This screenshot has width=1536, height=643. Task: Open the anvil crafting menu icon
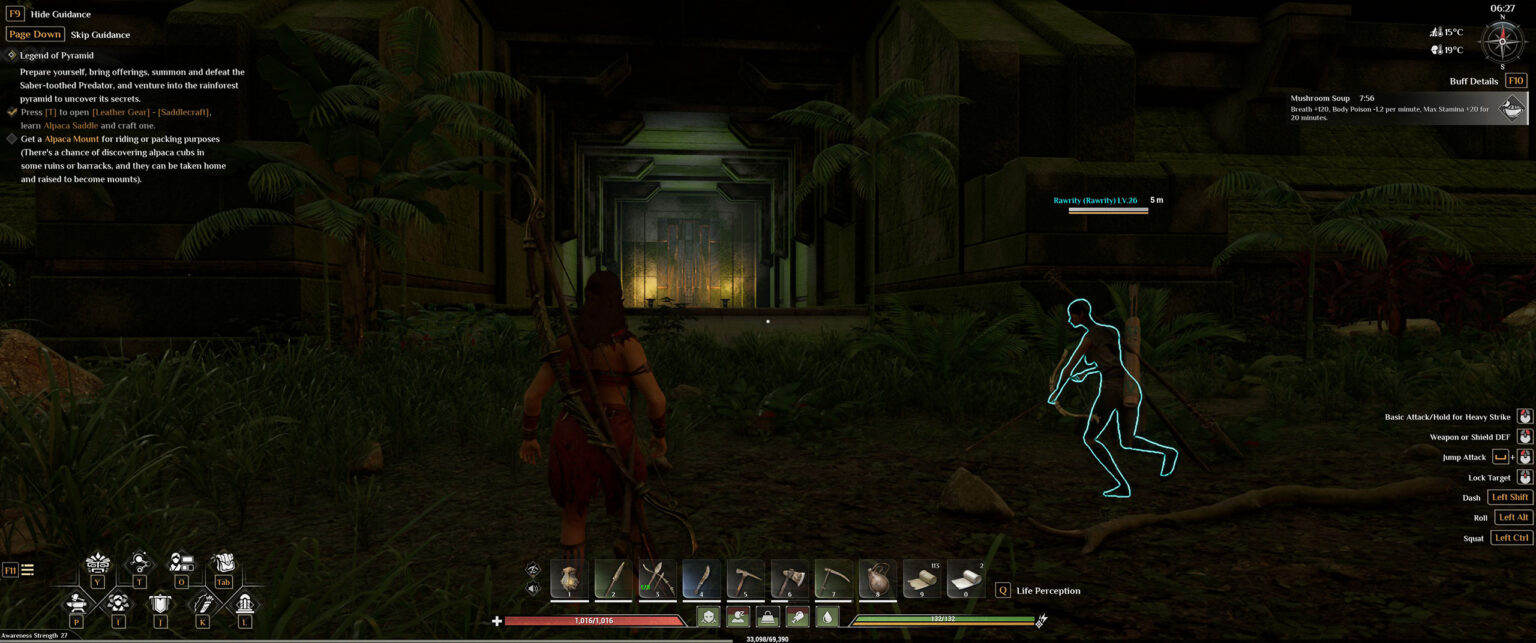point(76,603)
